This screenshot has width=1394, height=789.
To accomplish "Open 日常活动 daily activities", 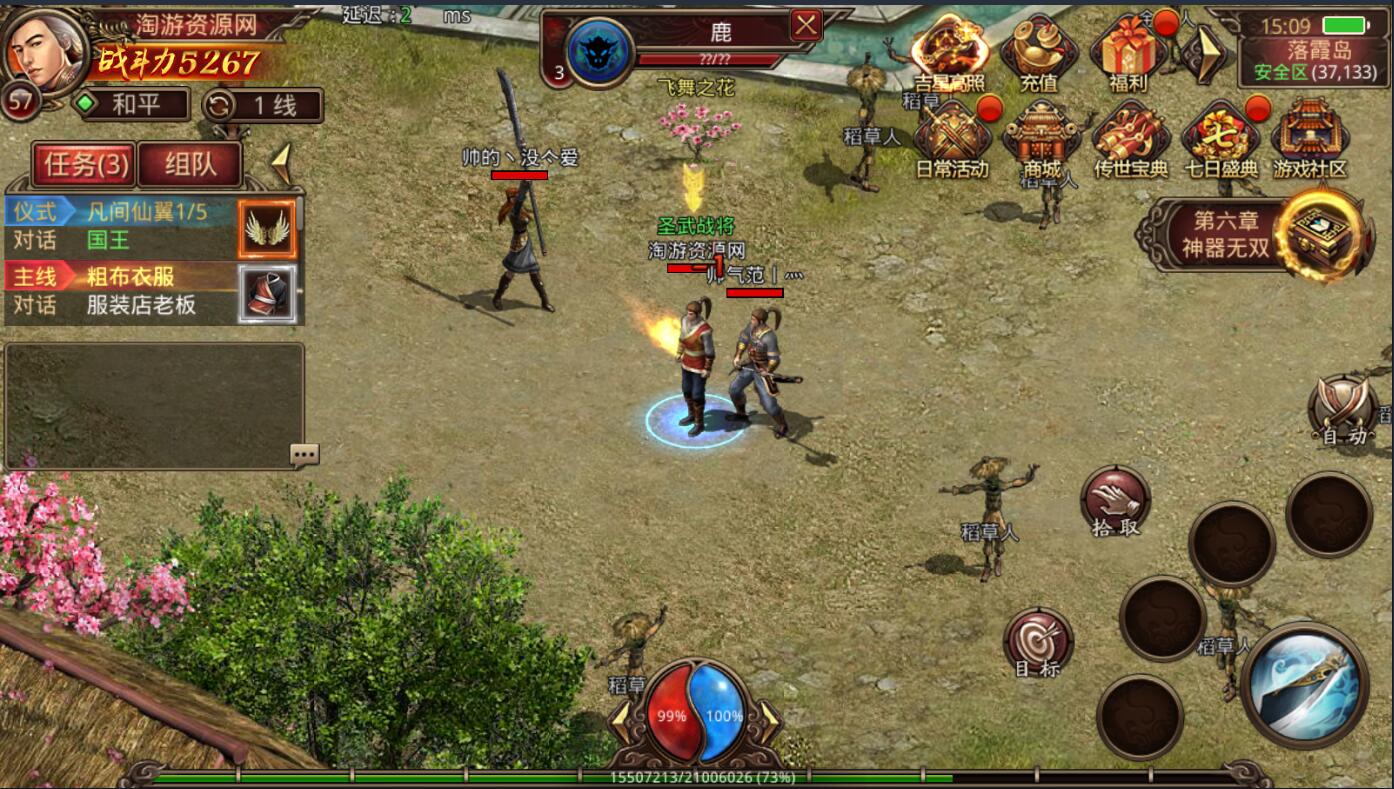I will coord(952,140).
